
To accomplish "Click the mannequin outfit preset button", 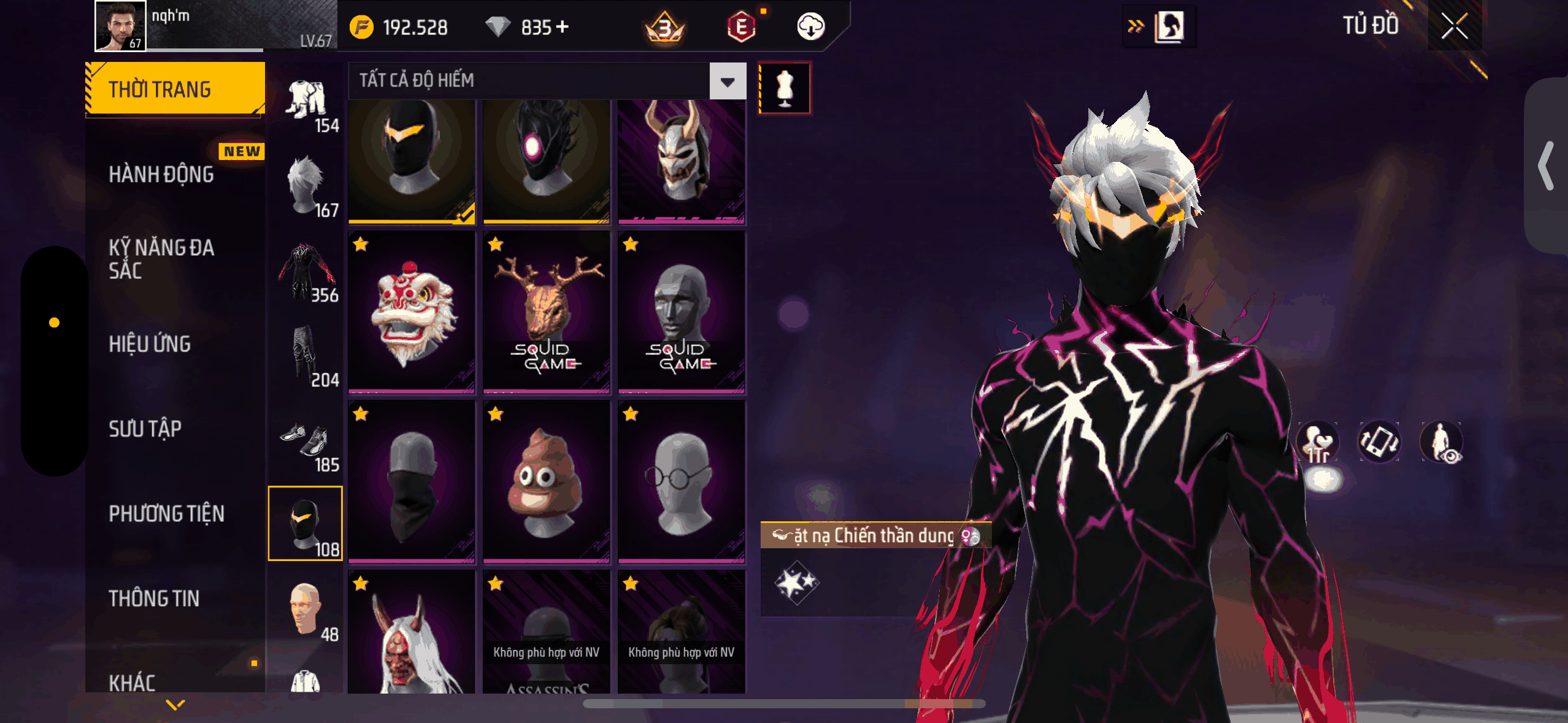I will (785, 88).
